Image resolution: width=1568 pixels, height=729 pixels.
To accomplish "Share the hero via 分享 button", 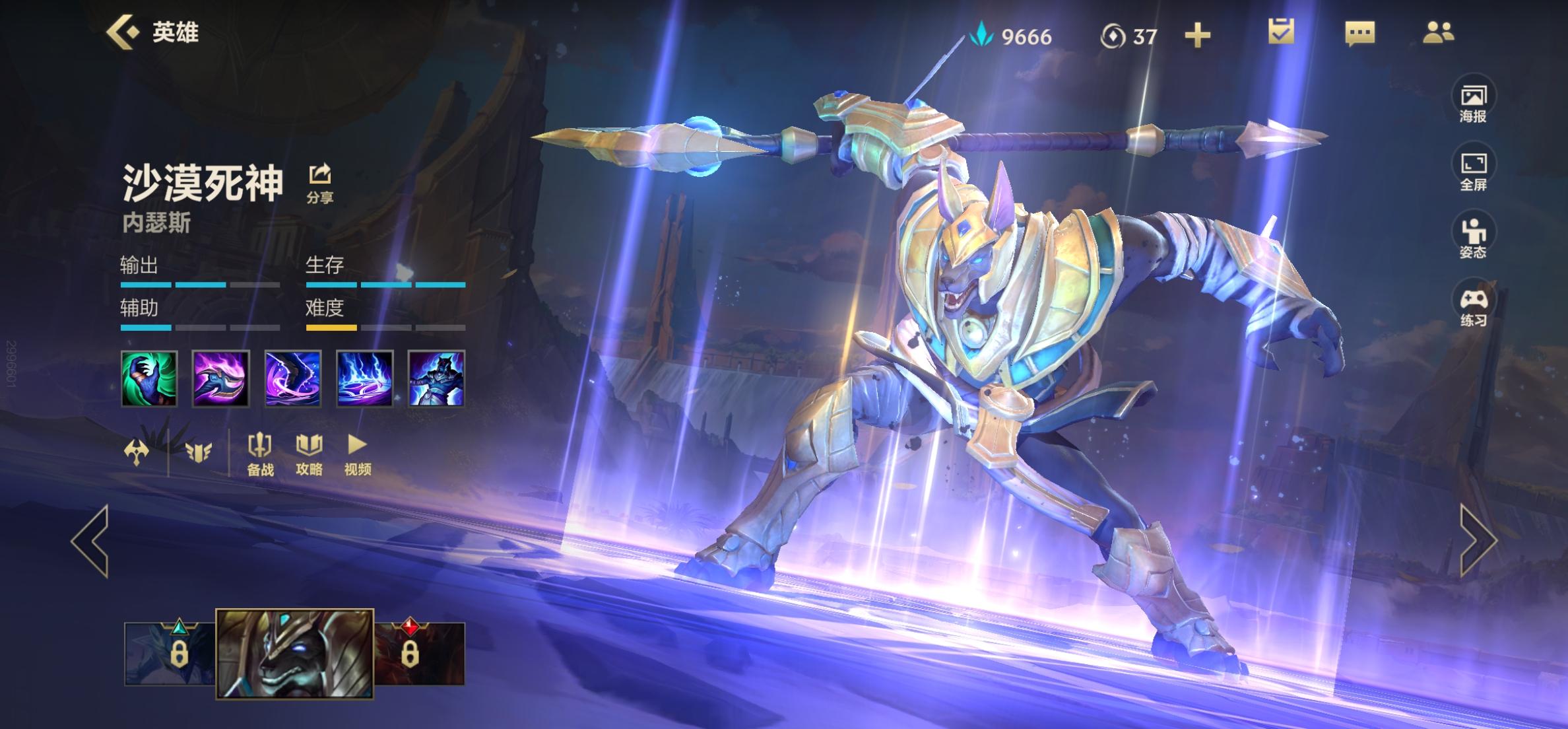I will [320, 183].
